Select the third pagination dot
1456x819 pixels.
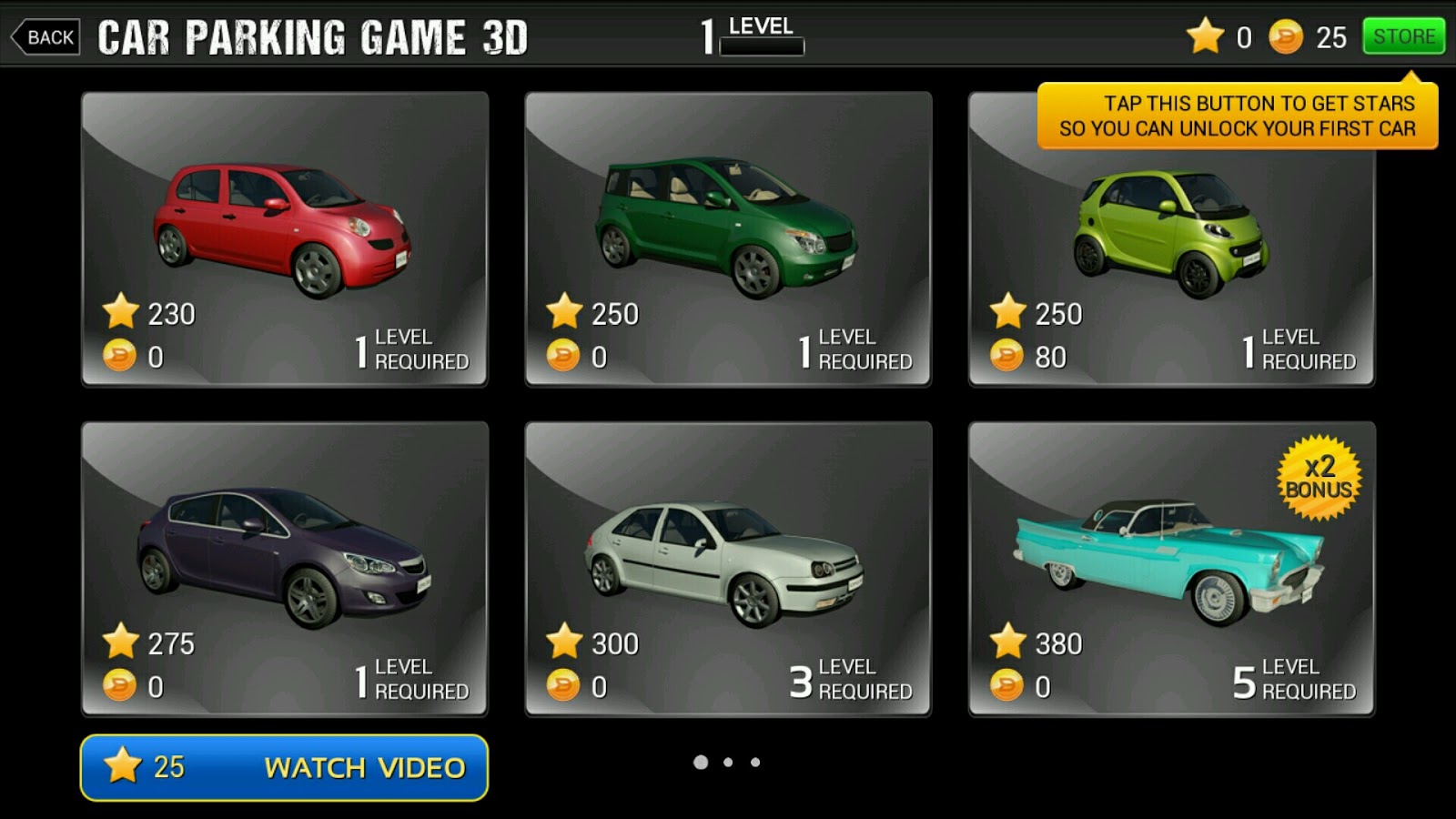pos(755,763)
